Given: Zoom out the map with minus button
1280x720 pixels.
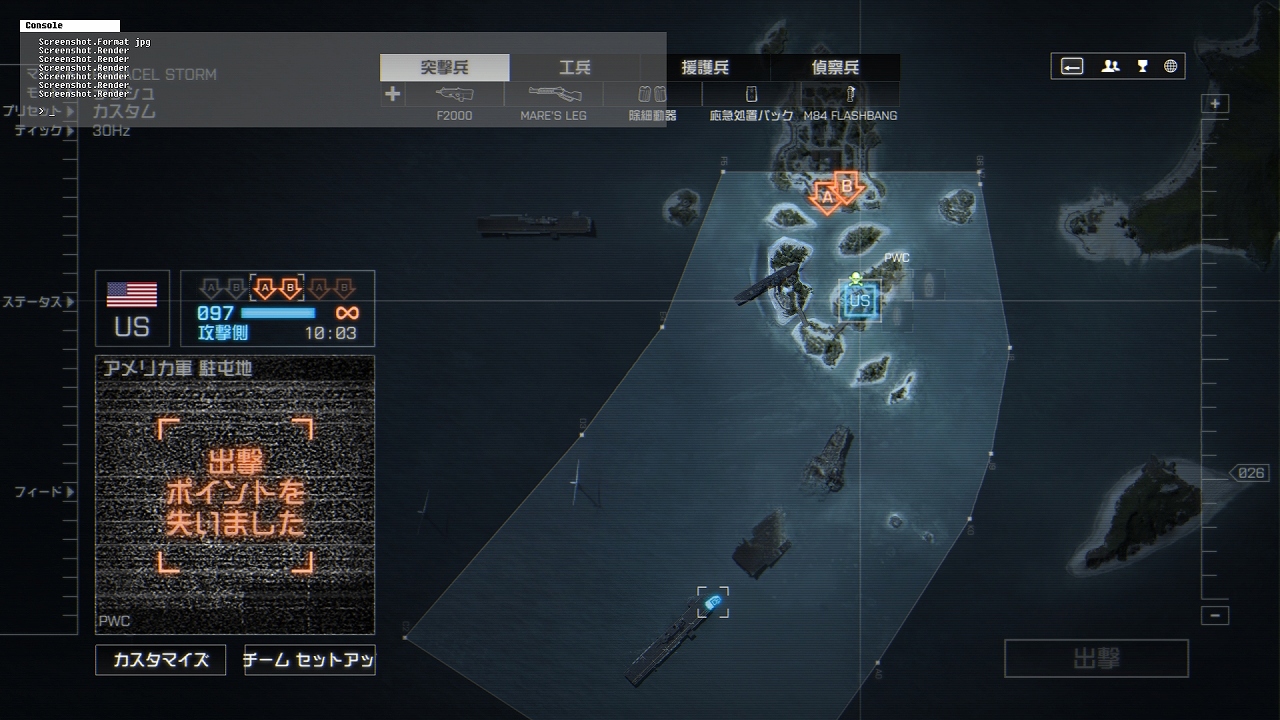Looking at the screenshot, I should (x=1215, y=616).
